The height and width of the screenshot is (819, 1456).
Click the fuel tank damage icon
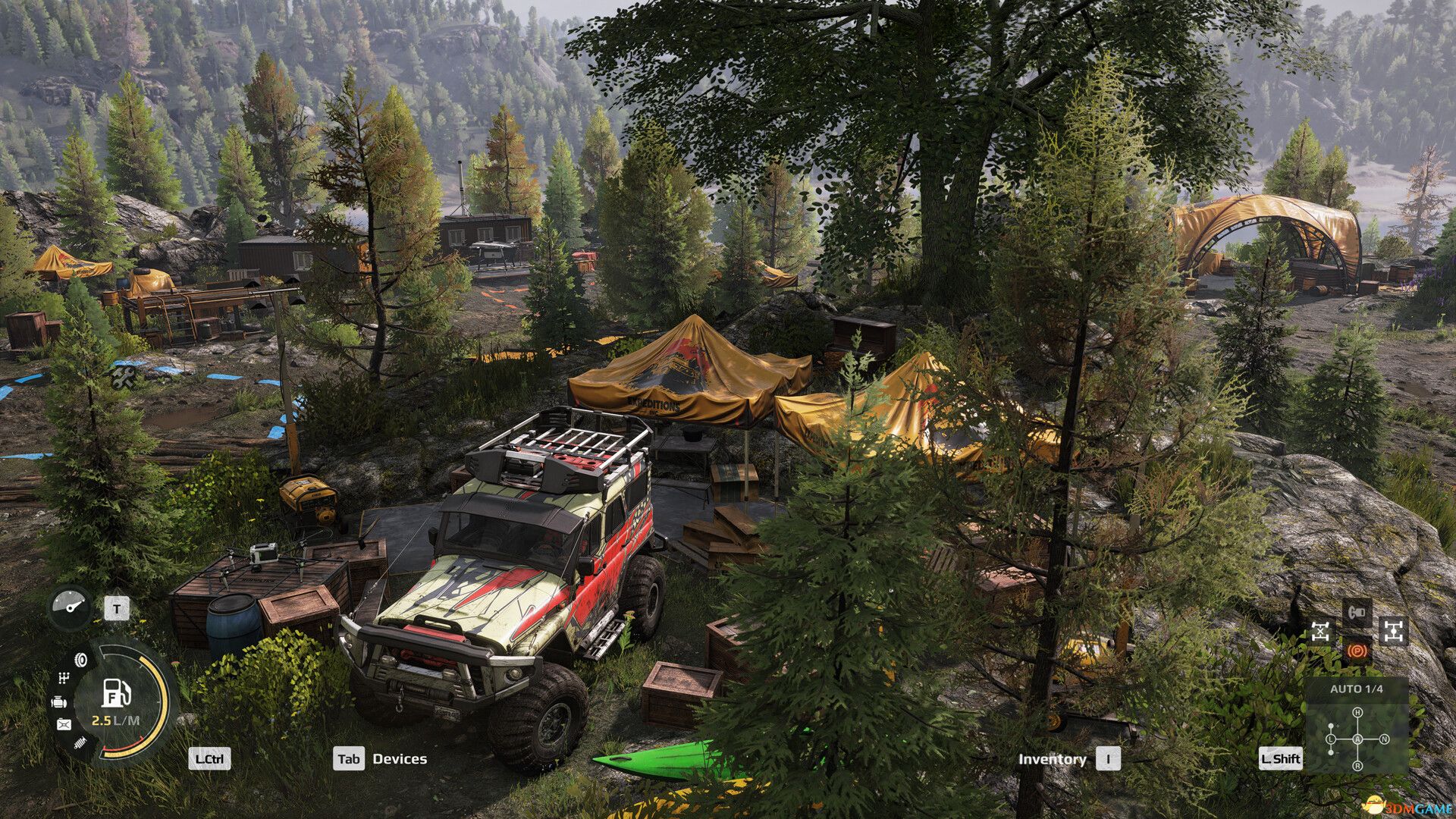(x=64, y=724)
